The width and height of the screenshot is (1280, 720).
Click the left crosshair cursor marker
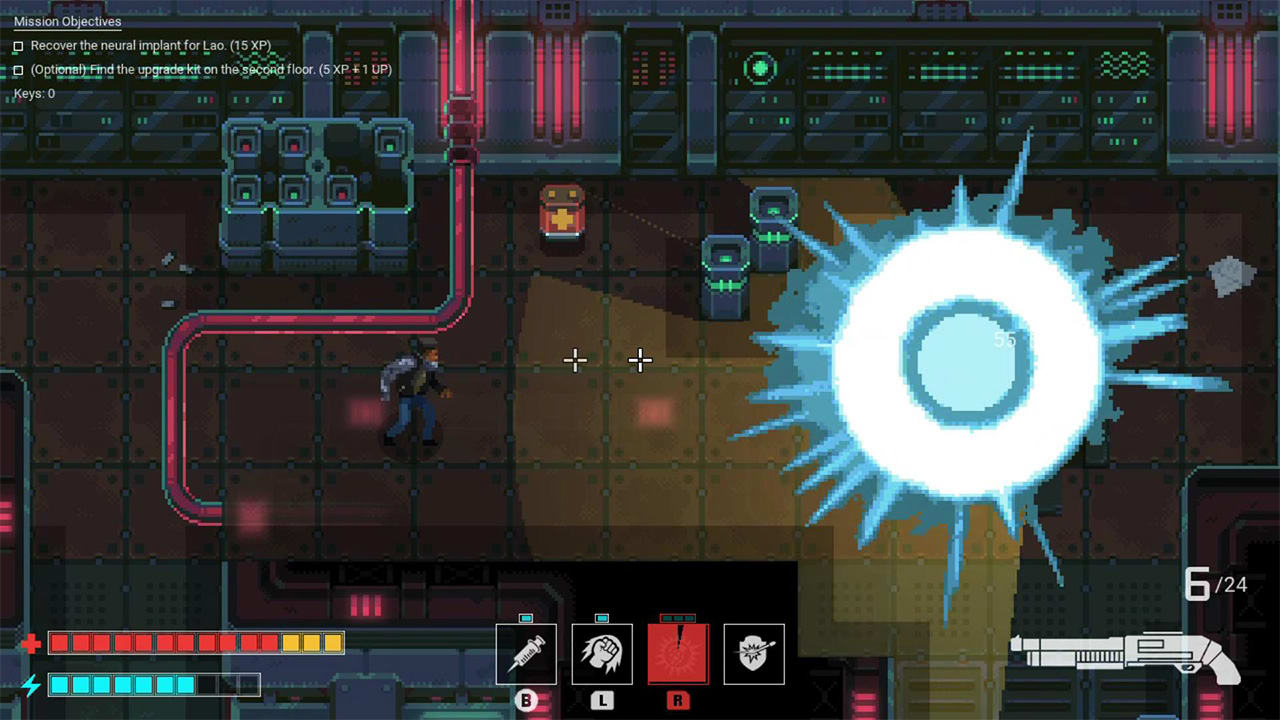[x=575, y=360]
